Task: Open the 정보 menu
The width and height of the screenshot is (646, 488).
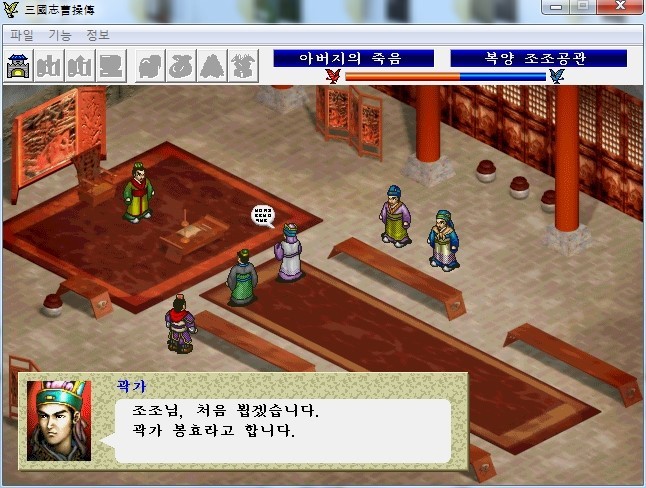Action: 98,35
